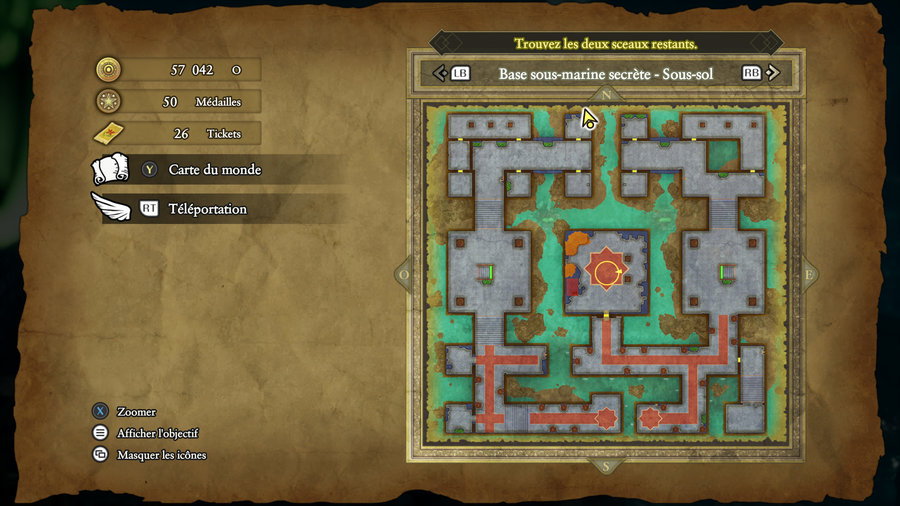This screenshot has height=506, width=900.
Task: Go to next floor with right arrow
Action: coord(774,73)
